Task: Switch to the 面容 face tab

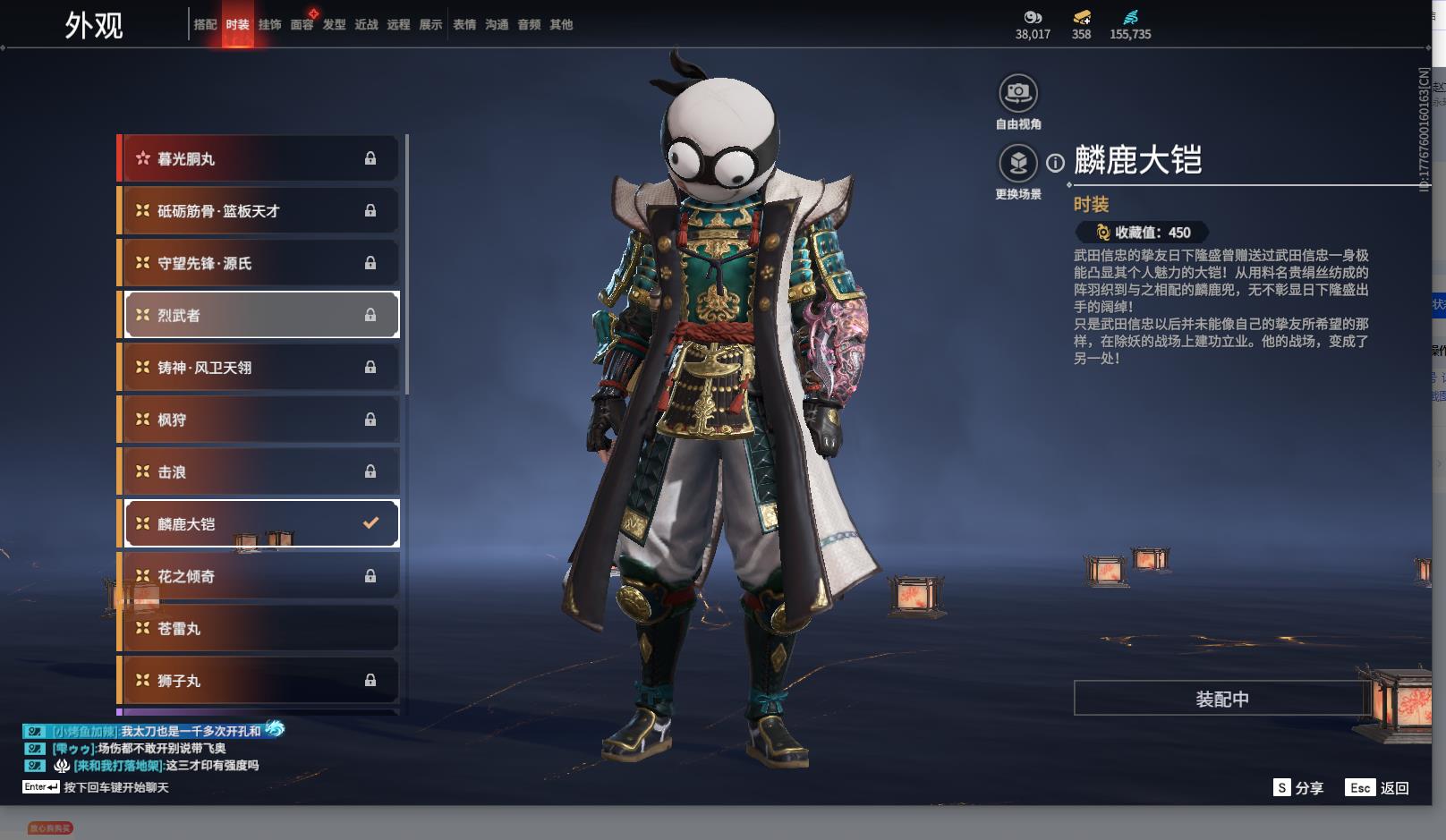Action: 302,25
